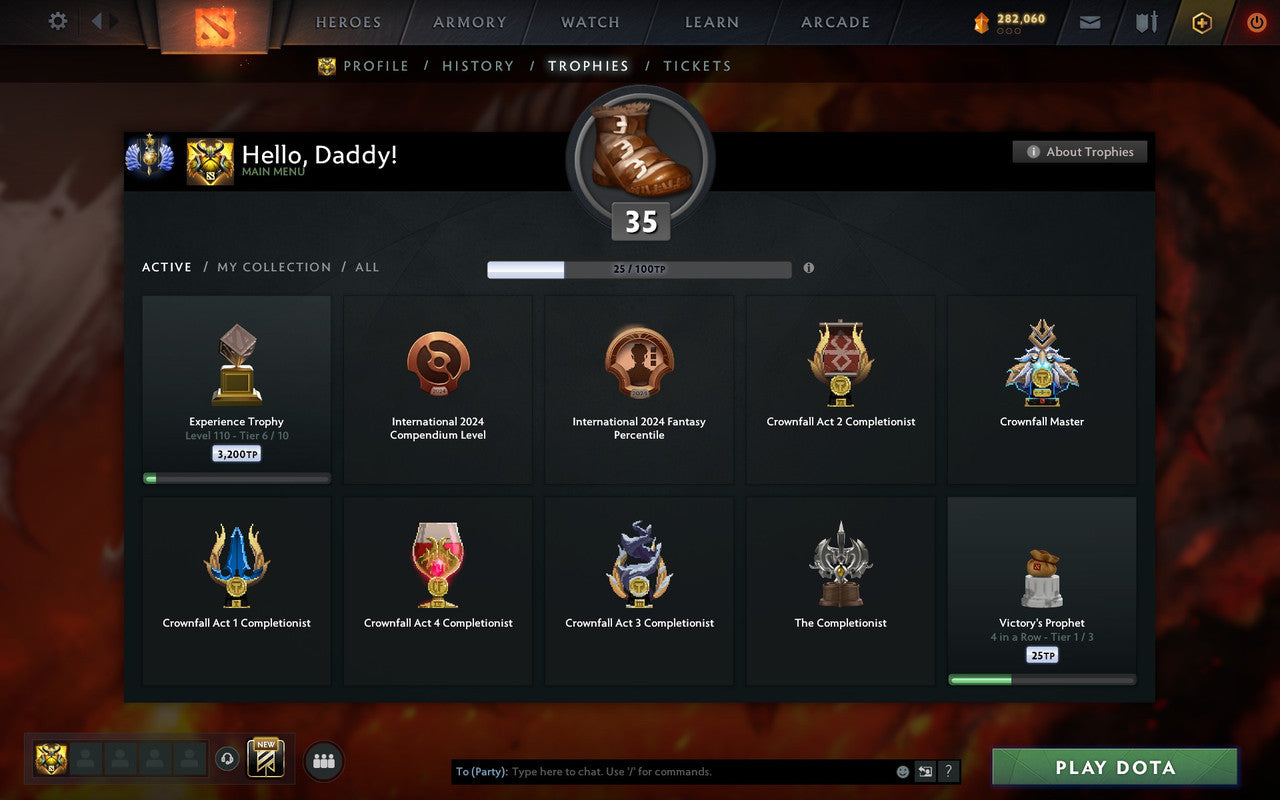
Task: Open your inbox via the envelope icon
Action: pyautogui.click(x=1089, y=22)
